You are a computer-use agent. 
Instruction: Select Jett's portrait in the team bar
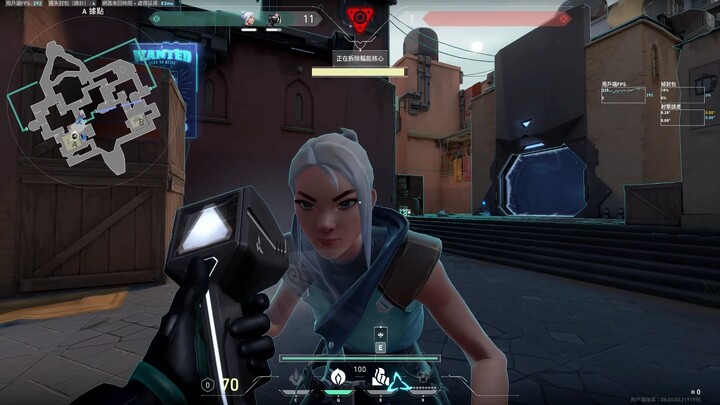[248, 18]
